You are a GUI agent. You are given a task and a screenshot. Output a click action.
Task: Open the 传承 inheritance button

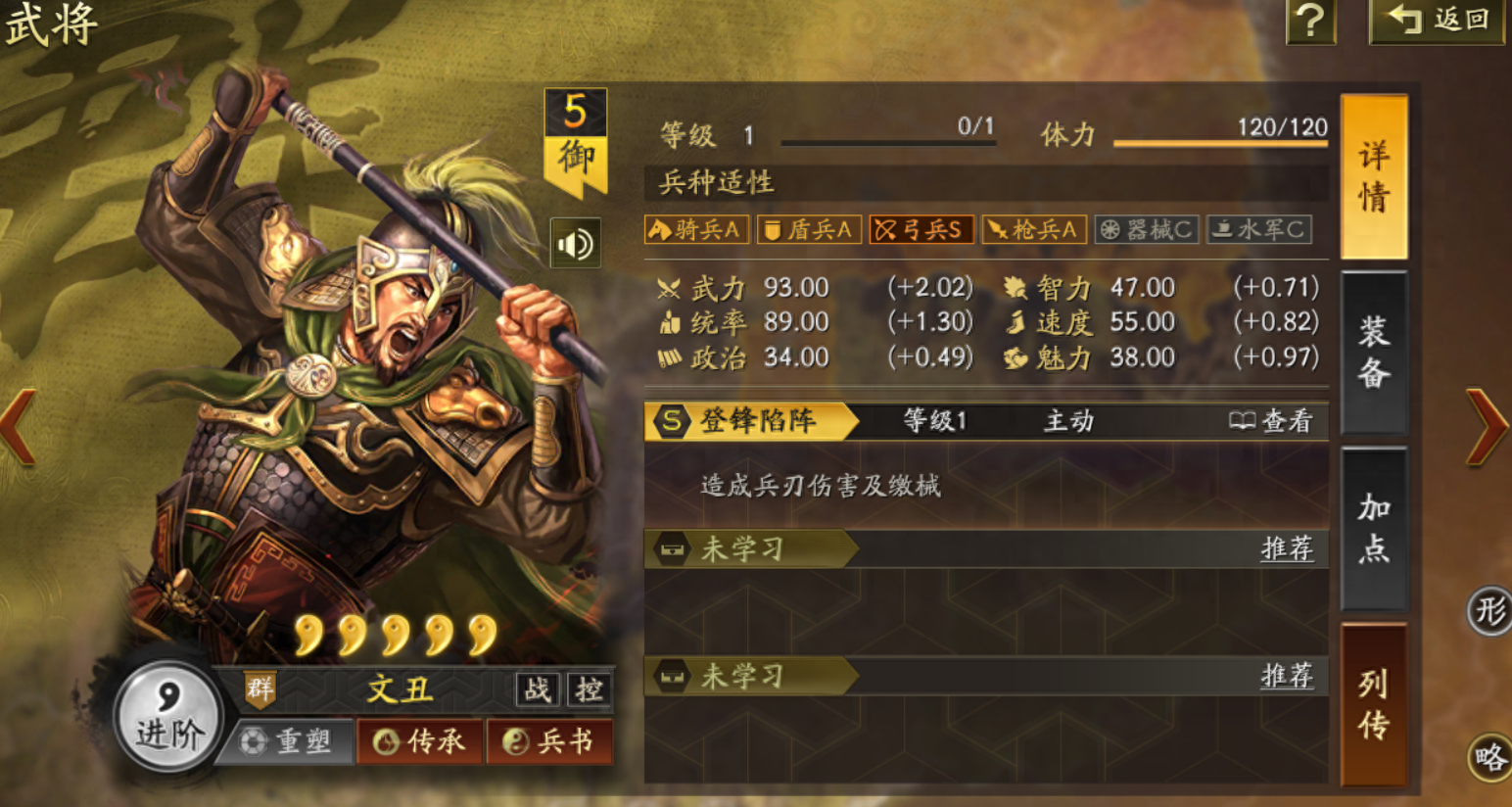[x=421, y=741]
